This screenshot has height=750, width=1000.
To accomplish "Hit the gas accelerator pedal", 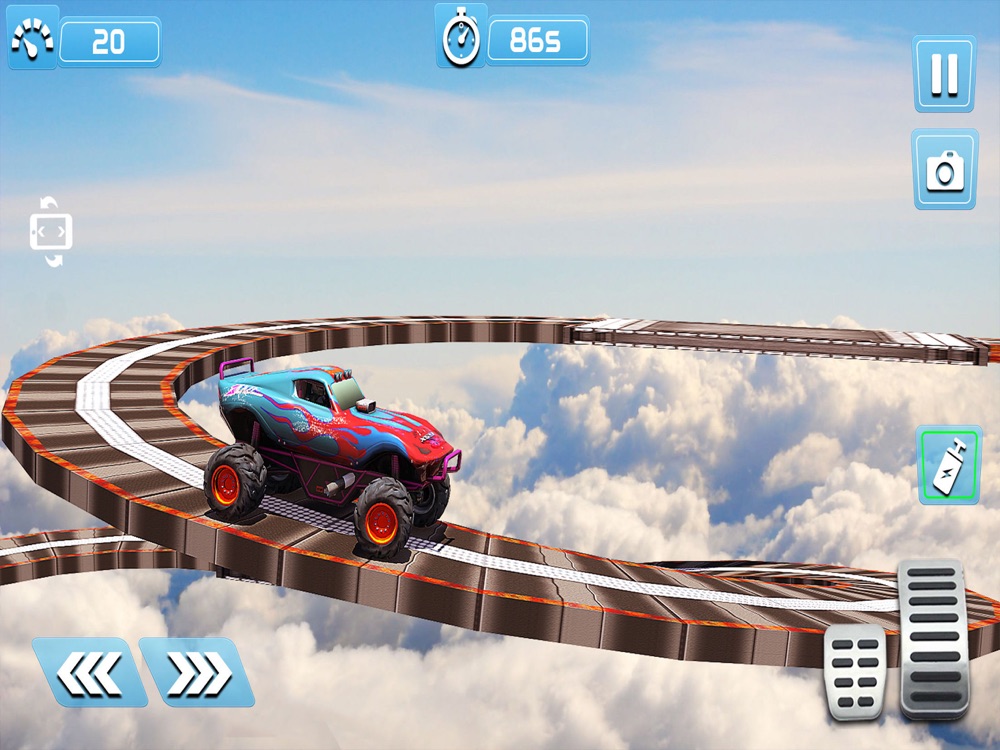I will click(933, 637).
